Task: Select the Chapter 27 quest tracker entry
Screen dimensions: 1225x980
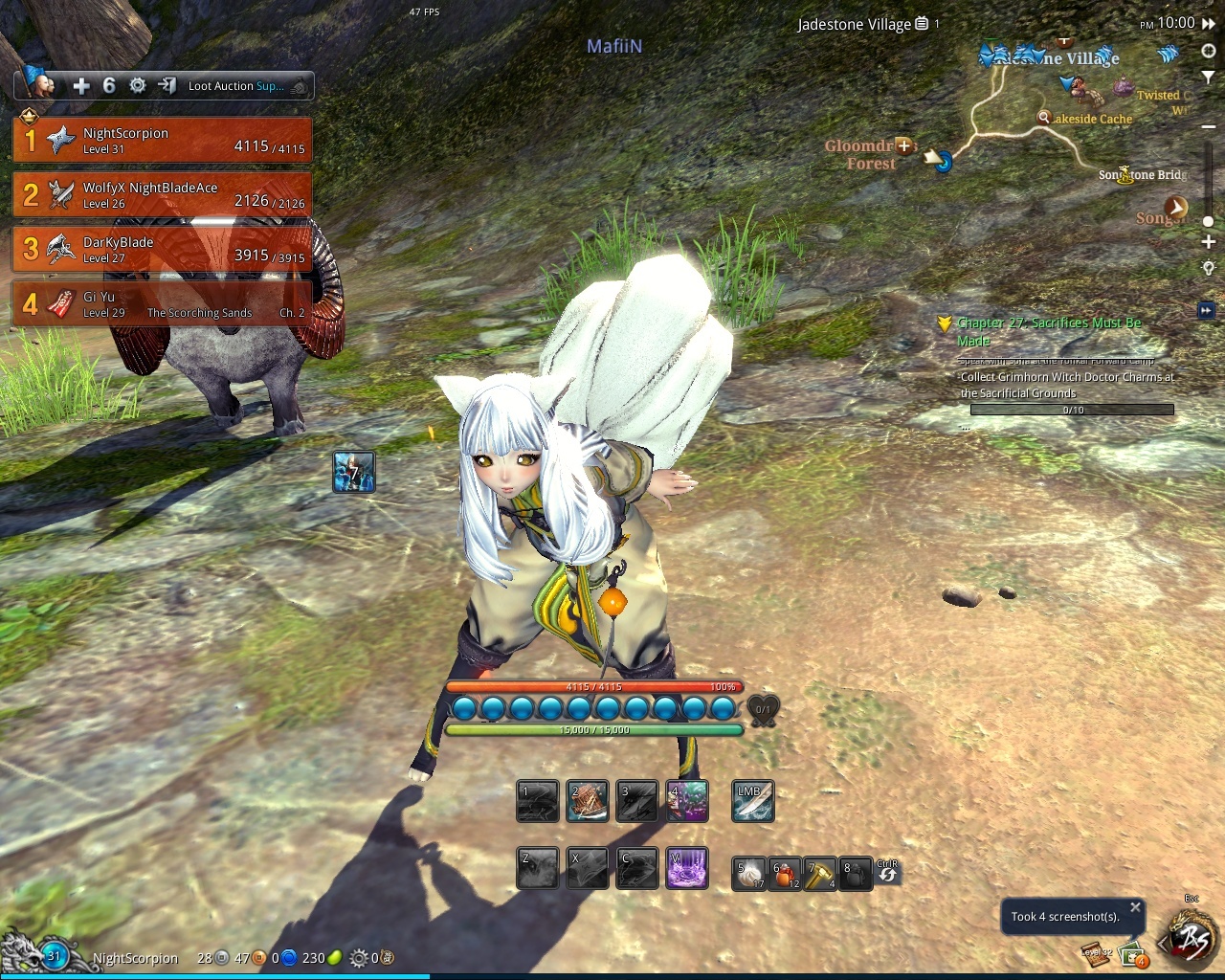Action: click(x=1049, y=331)
